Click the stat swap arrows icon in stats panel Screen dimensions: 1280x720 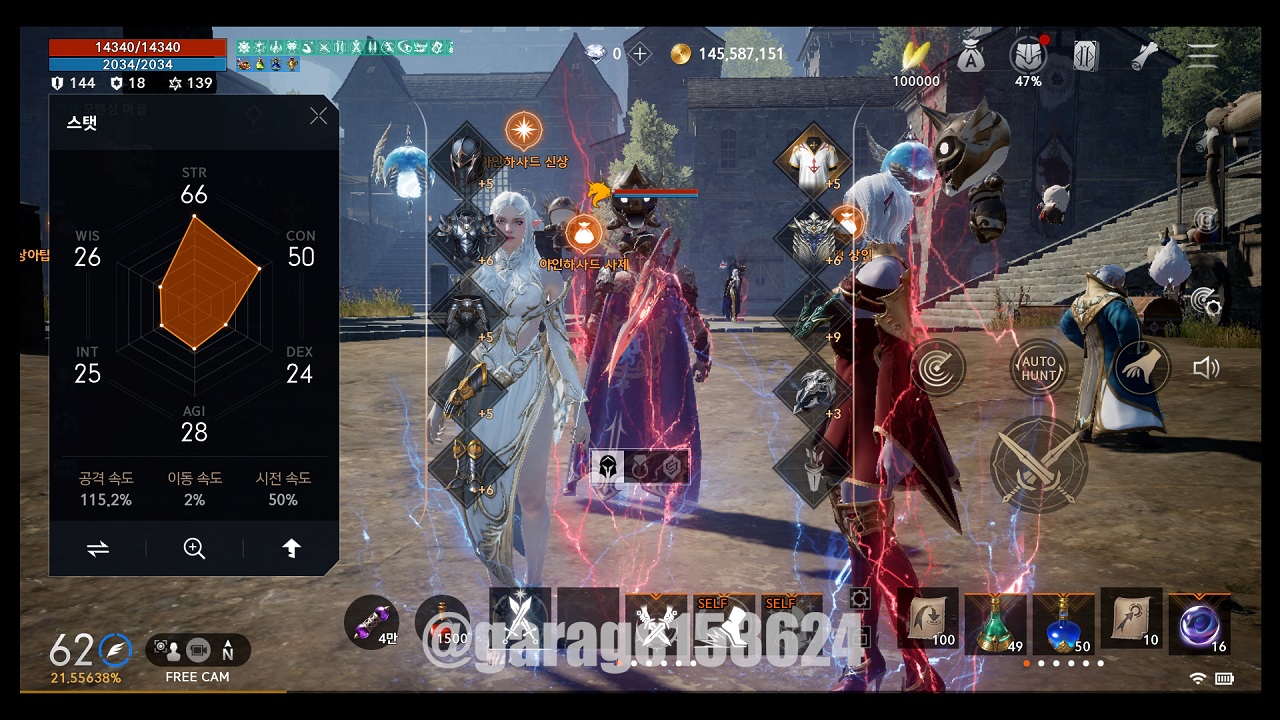tap(97, 548)
